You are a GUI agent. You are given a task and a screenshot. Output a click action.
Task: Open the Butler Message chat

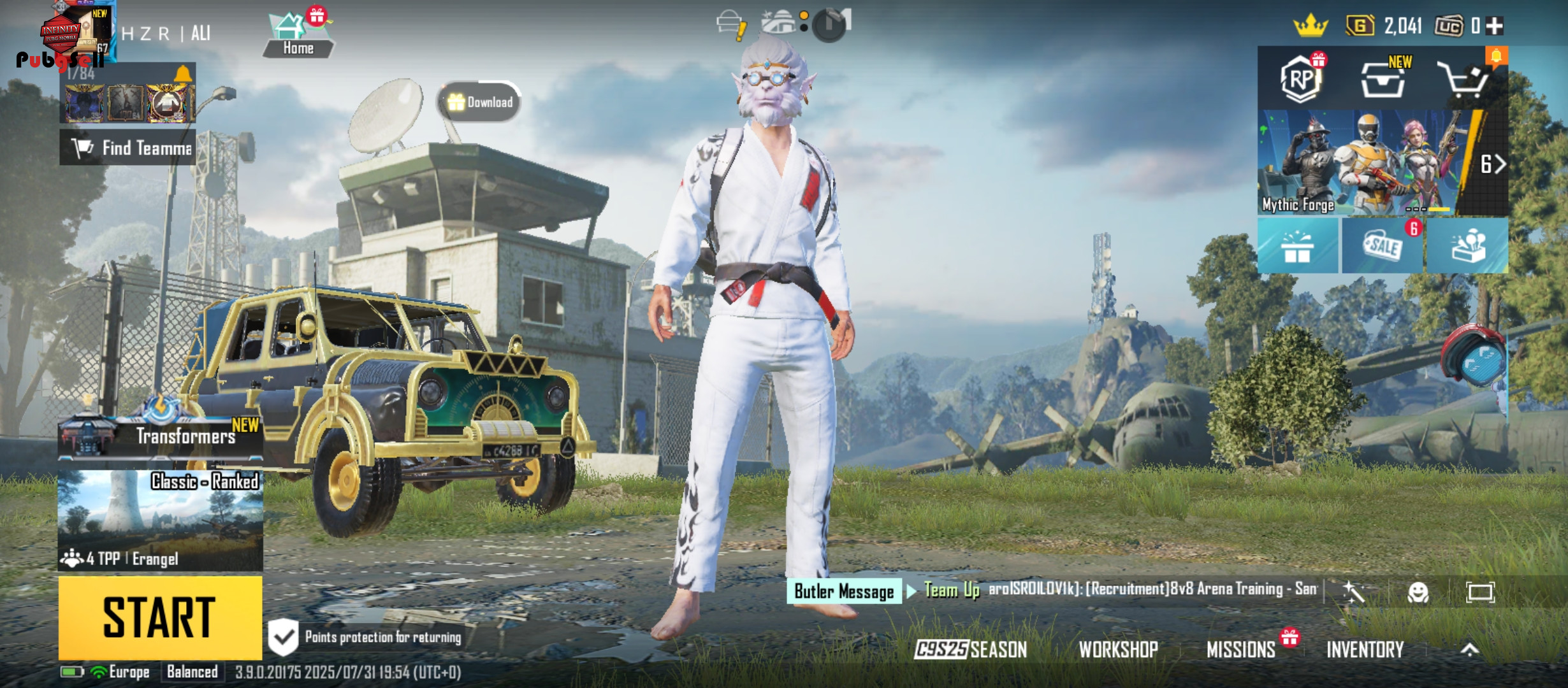[844, 591]
